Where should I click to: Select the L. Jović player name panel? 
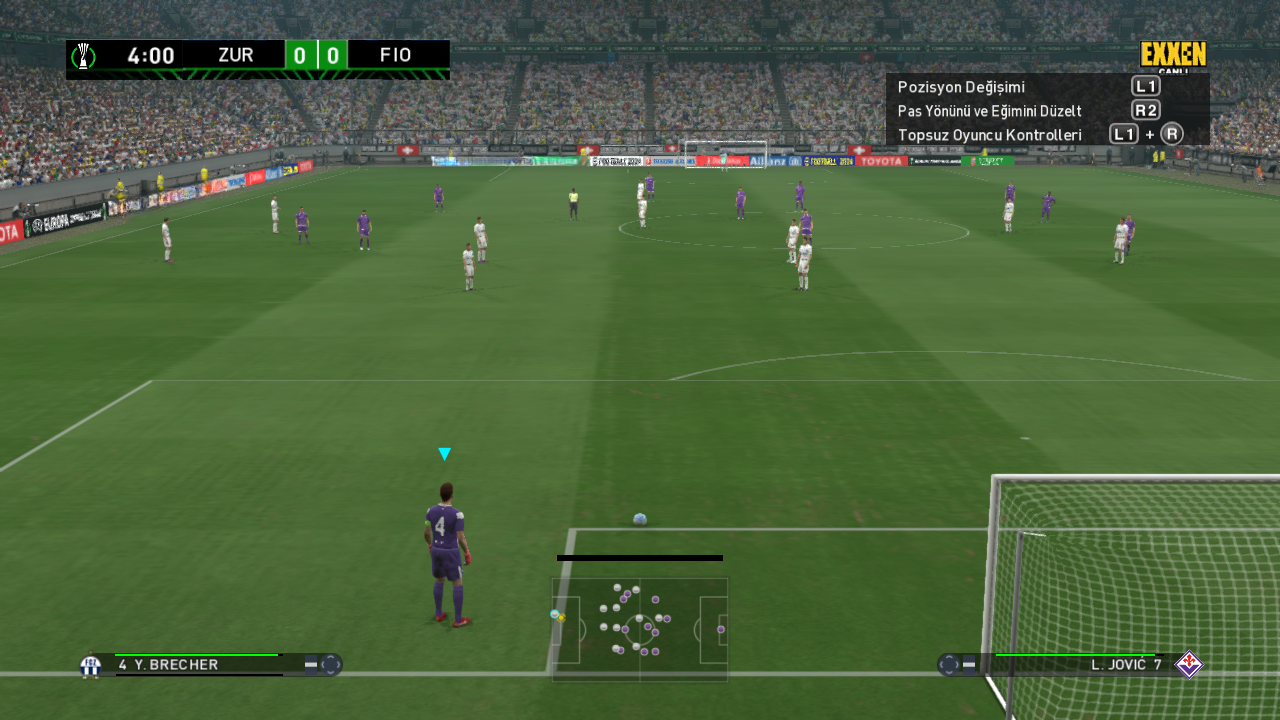point(1080,664)
